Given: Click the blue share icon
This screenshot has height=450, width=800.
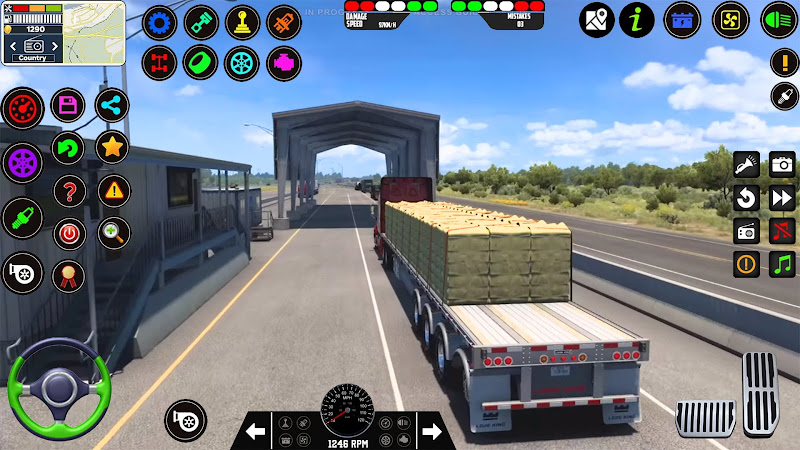Looking at the screenshot, I should click(112, 105).
